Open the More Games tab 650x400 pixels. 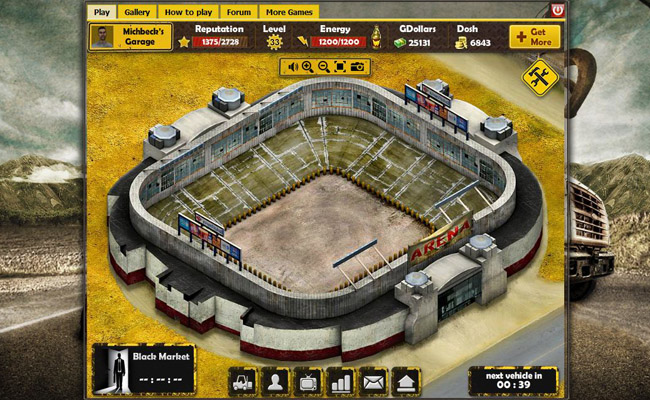(x=290, y=12)
